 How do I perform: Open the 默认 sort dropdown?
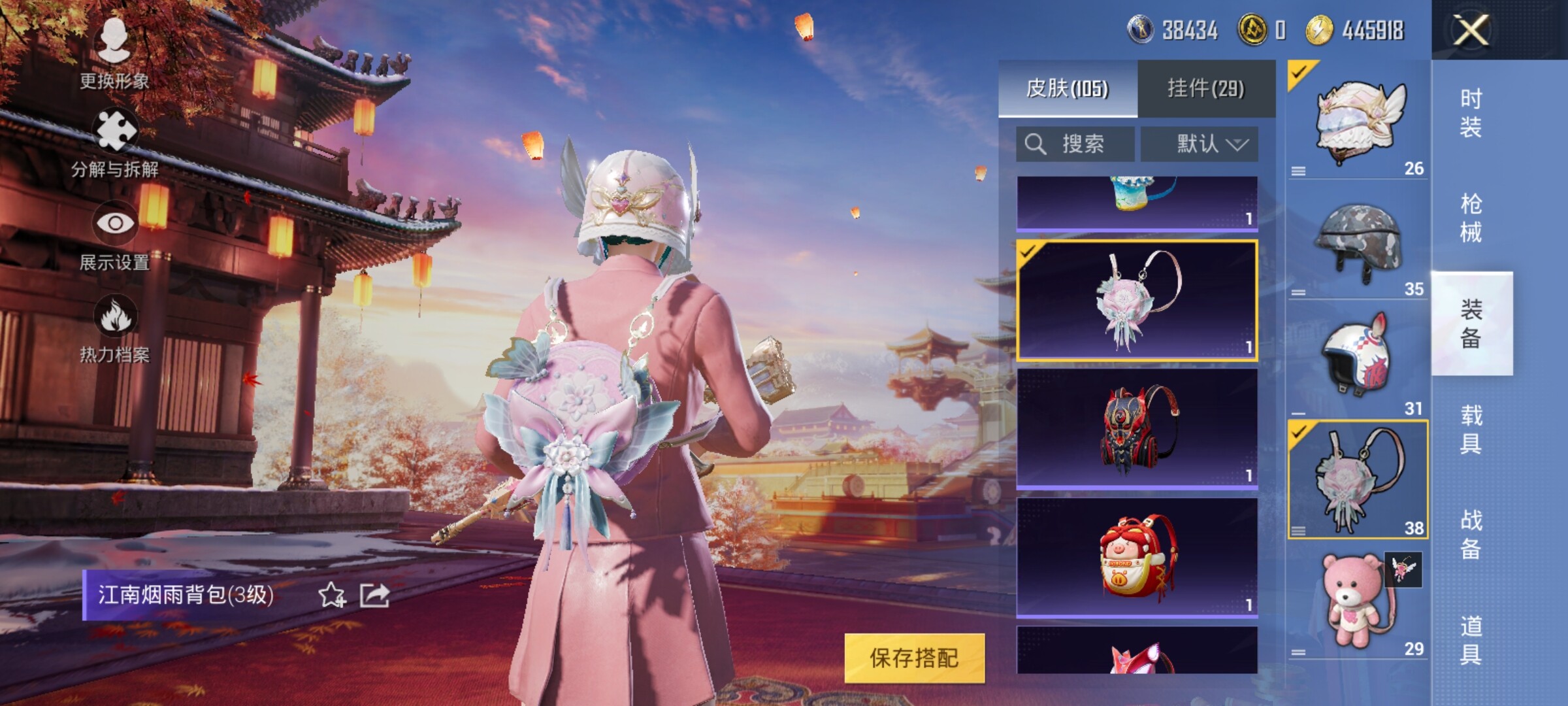pos(1200,144)
